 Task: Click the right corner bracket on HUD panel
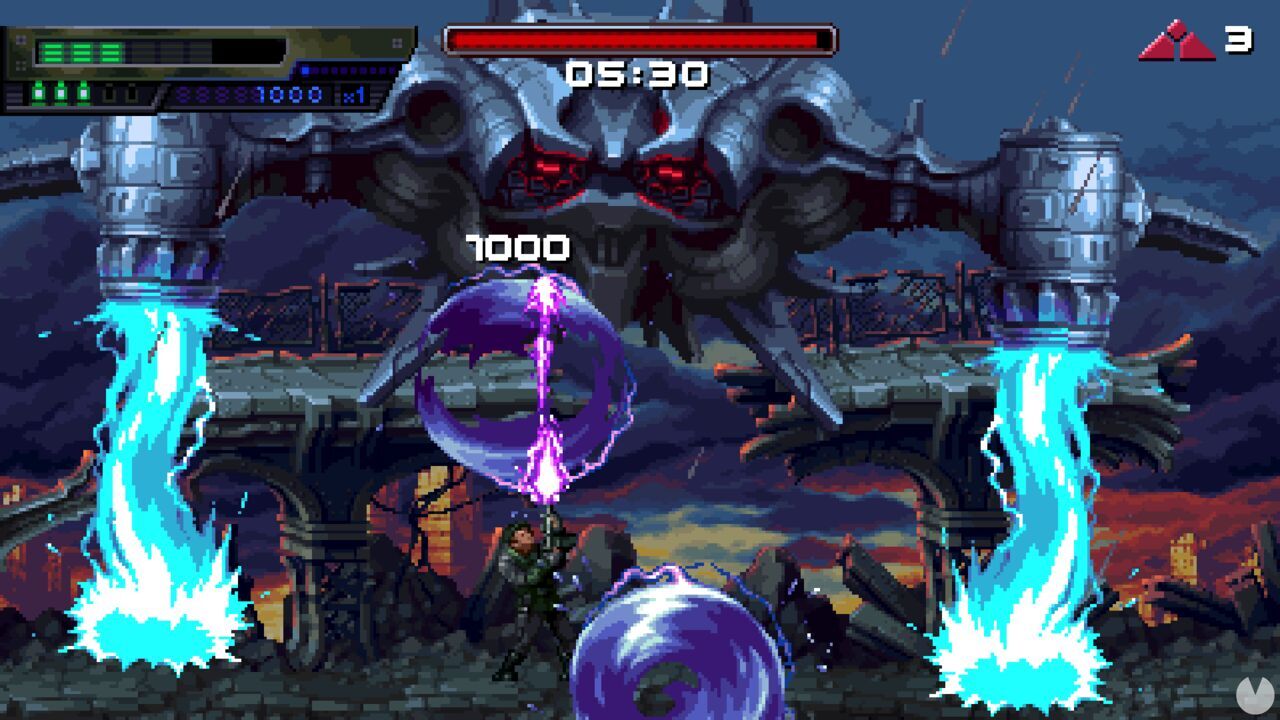point(397,44)
